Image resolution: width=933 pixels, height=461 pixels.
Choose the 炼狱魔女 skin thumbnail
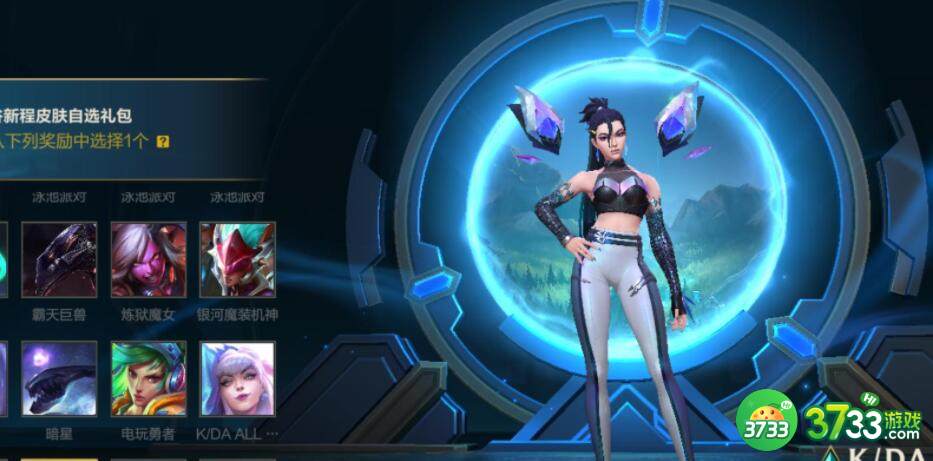coord(148,259)
